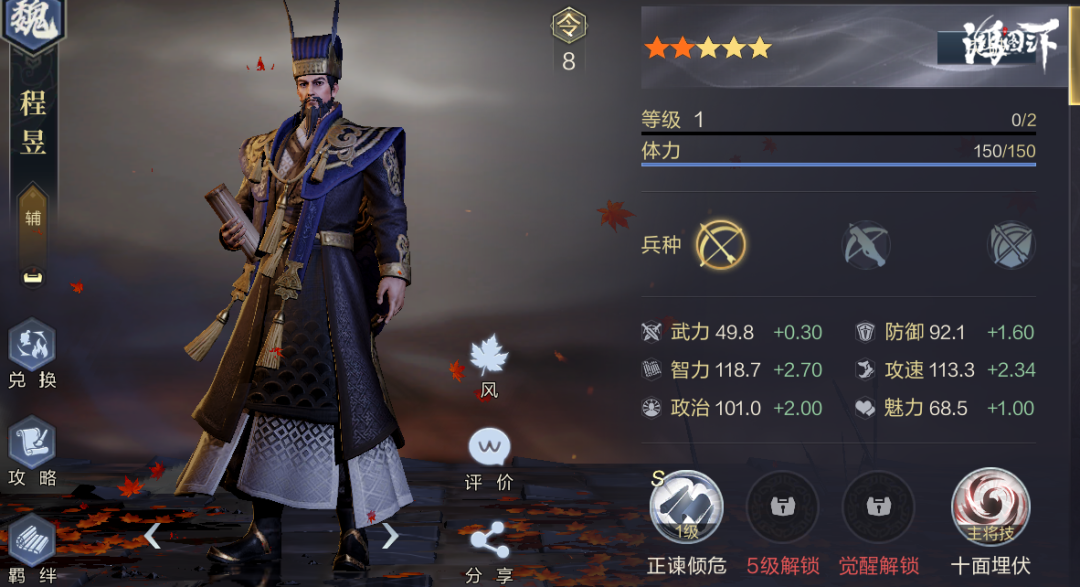Tap the 觉醒解锁 locked skill slot
This screenshot has height=587, width=1080.
pos(879,507)
